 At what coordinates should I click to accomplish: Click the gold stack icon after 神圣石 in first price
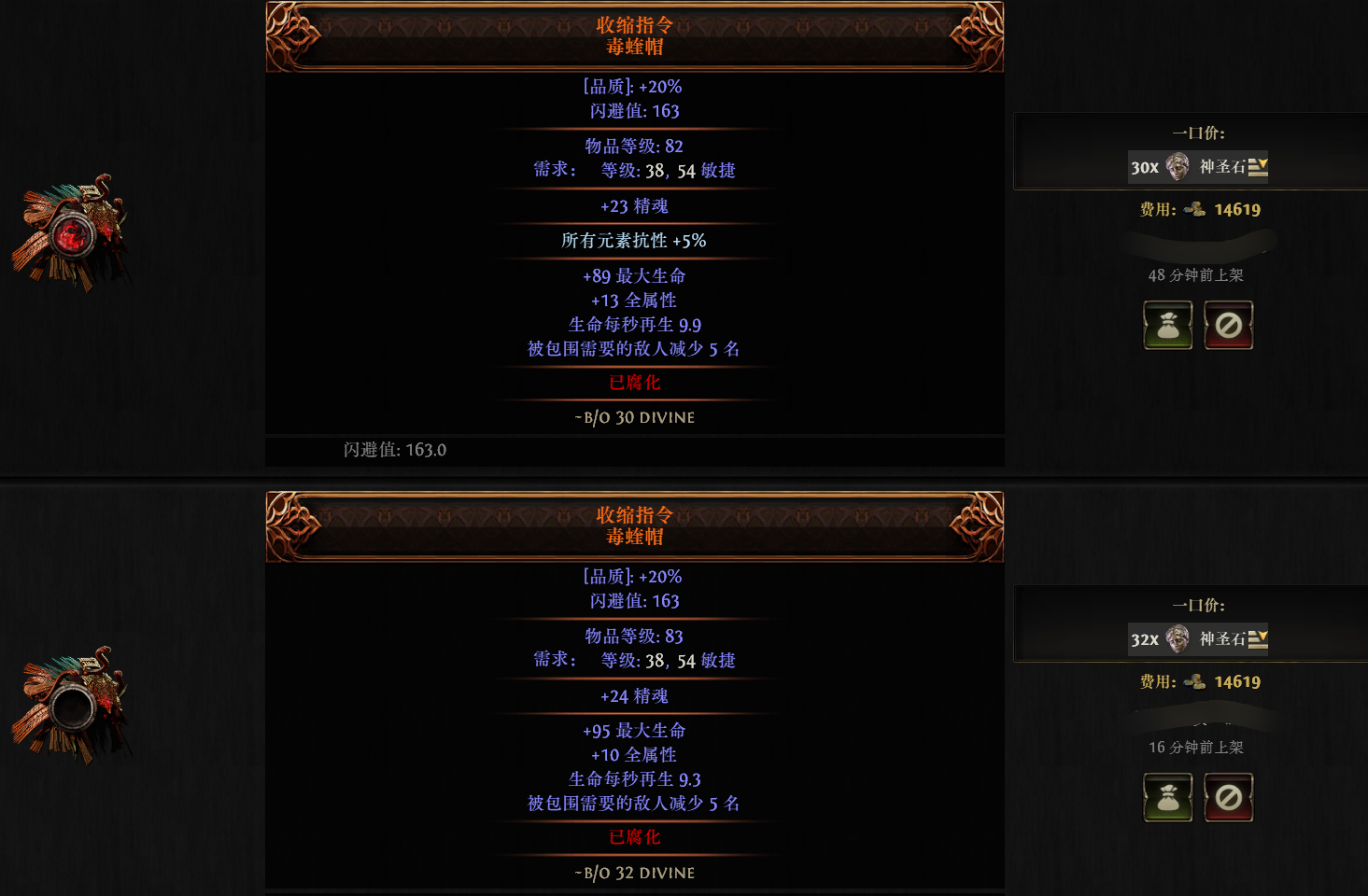[x=1259, y=167]
